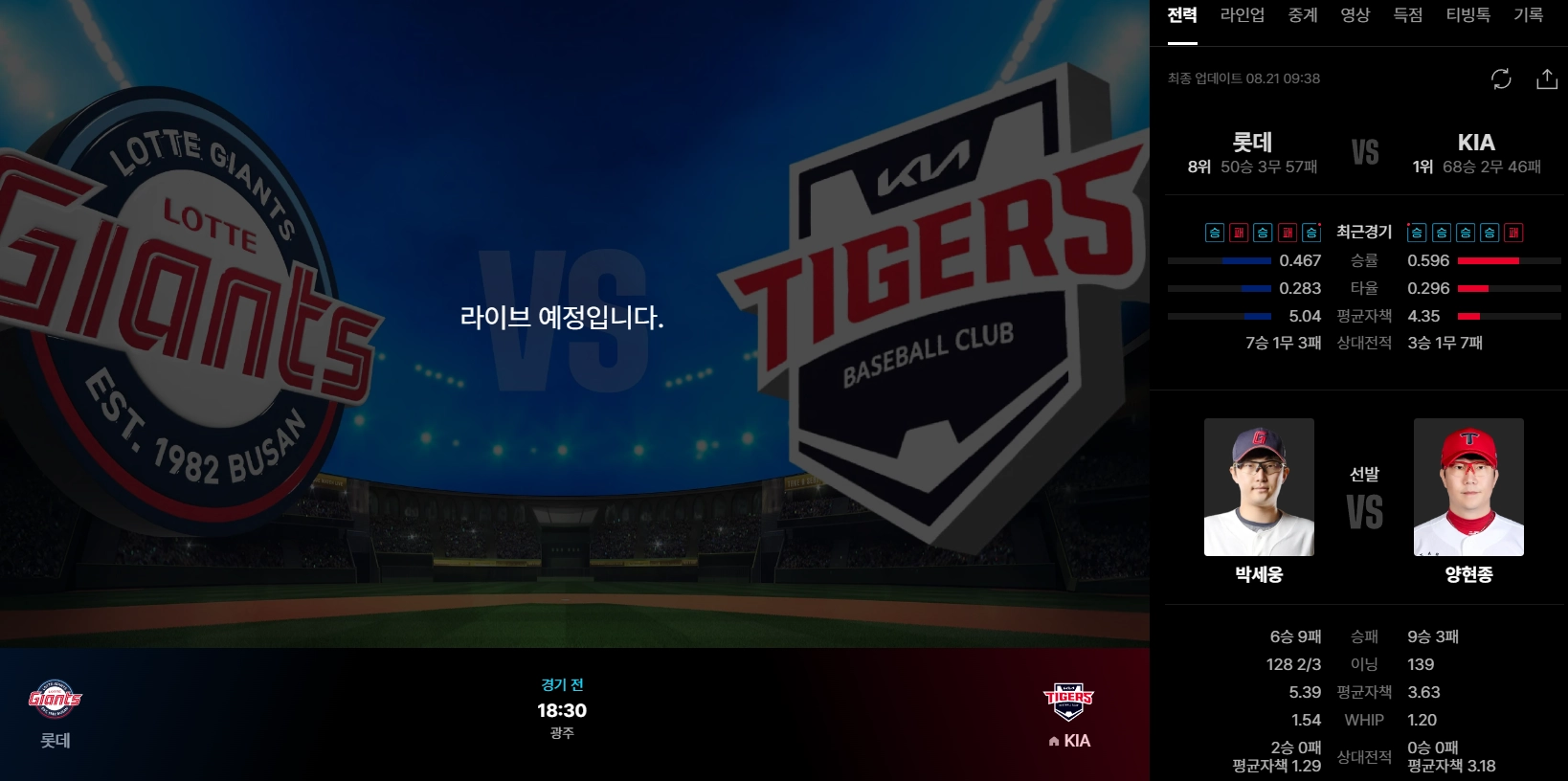Click the share/export icon near the update time
Image resolution: width=1568 pixels, height=781 pixels.
(x=1547, y=79)
